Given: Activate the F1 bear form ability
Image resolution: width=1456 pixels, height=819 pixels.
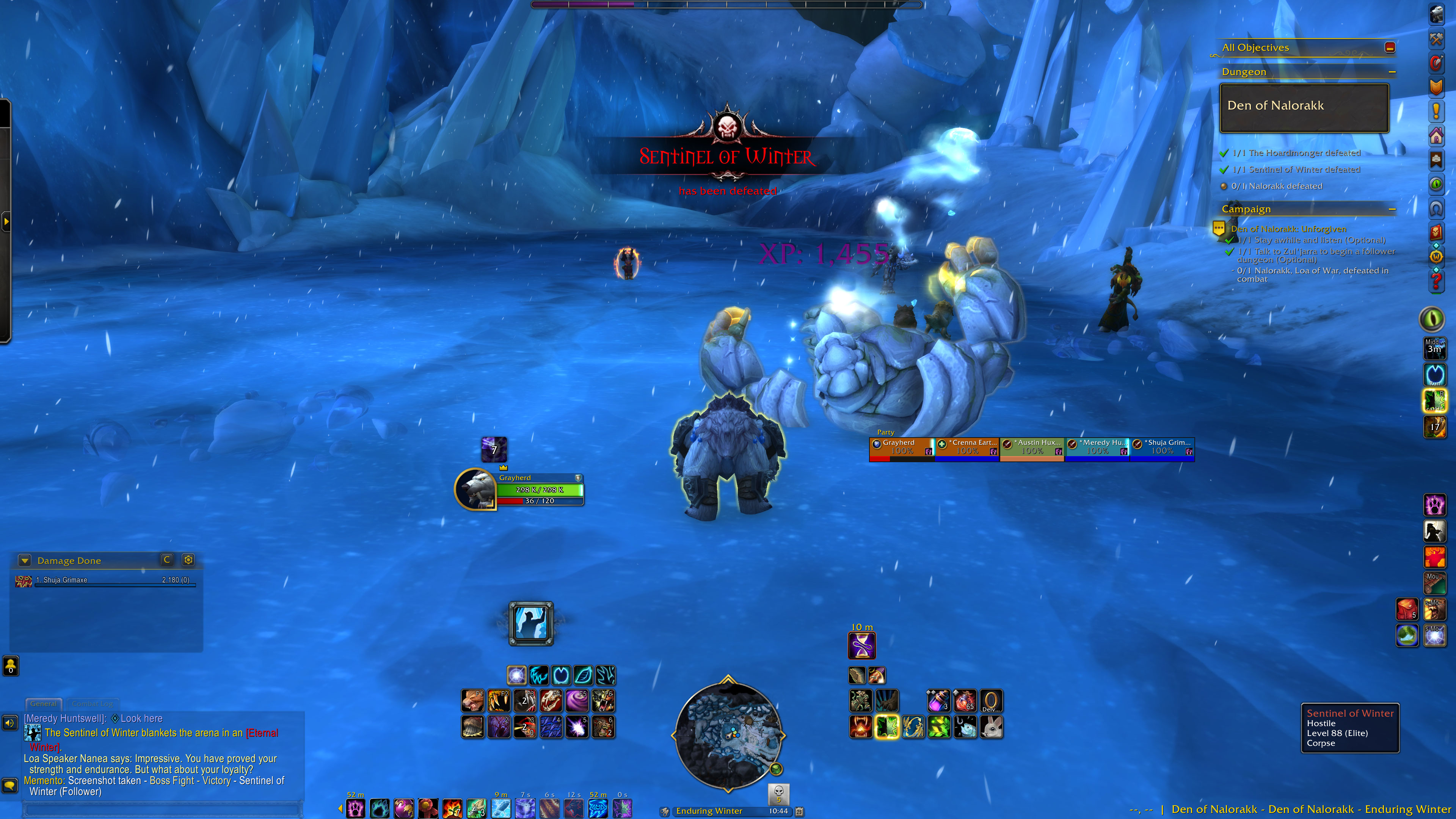Looking at the screenshot, I should [473, 701].
